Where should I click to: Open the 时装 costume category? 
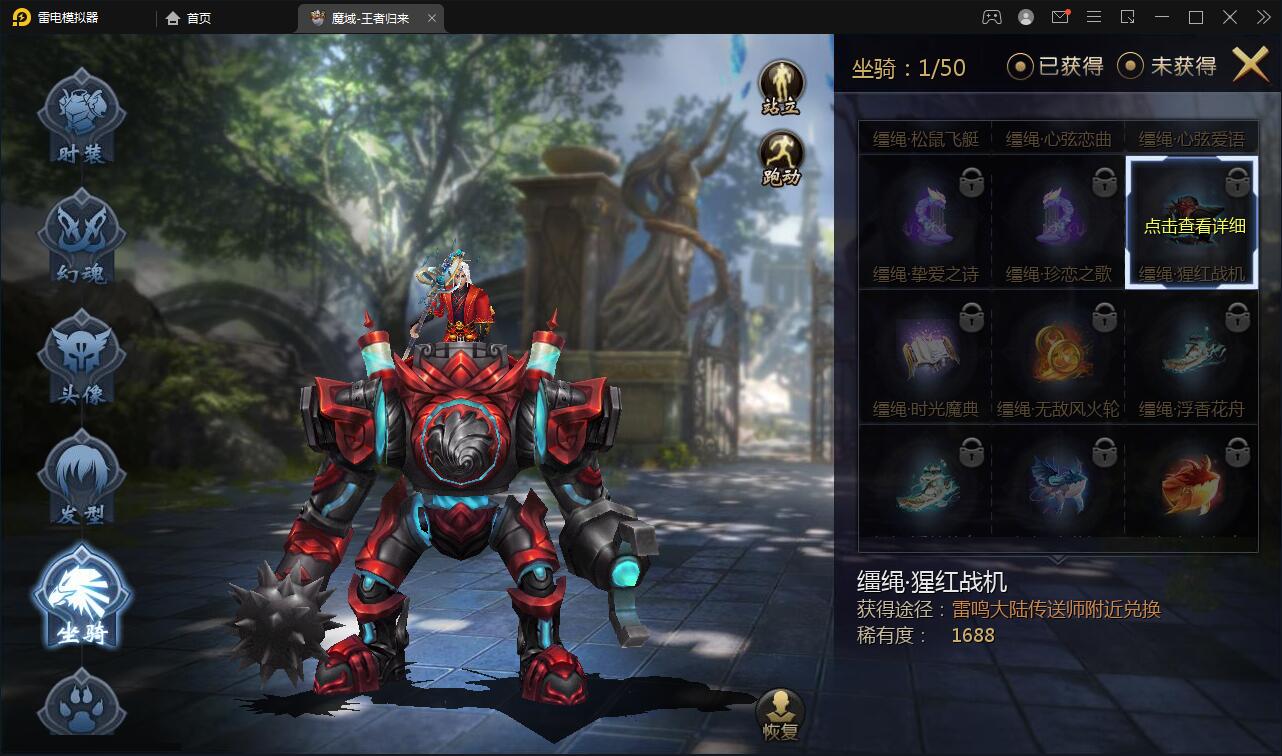tap(81, 116)
